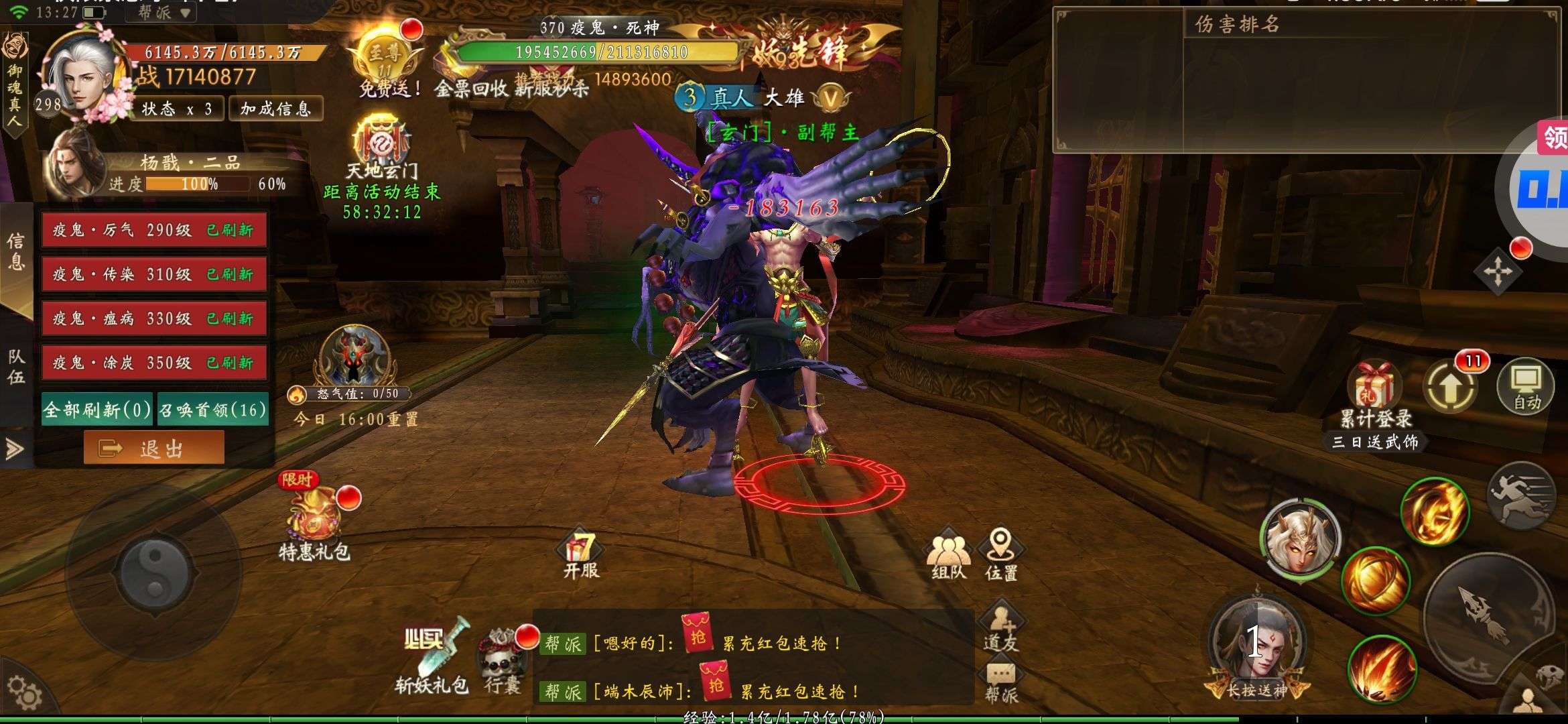This screenshot has width=1568, height=724.
Task: Open the settings gear icon
Action: click(x=24, y=694)
